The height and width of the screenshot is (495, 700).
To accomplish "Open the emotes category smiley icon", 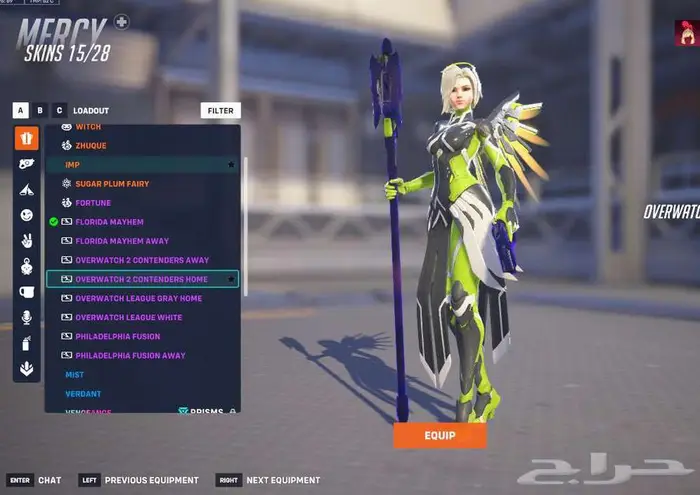I will 26,215.
